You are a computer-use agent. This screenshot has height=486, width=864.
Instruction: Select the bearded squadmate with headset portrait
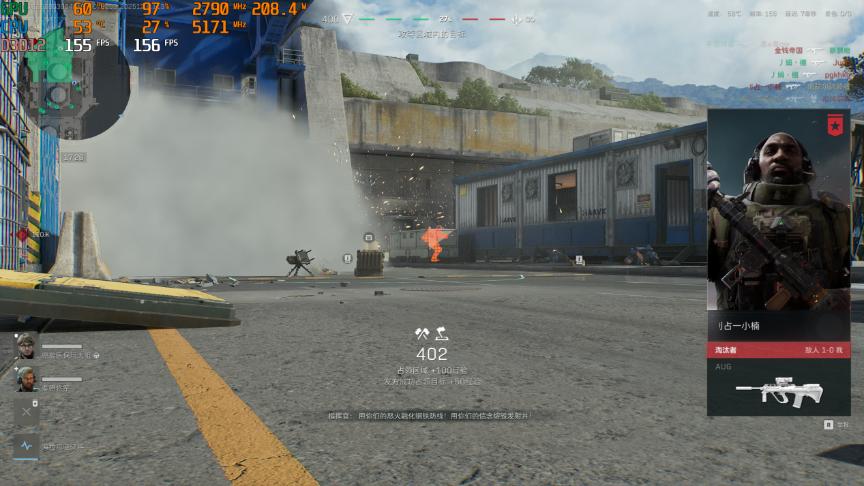click(x=26, y=379)
